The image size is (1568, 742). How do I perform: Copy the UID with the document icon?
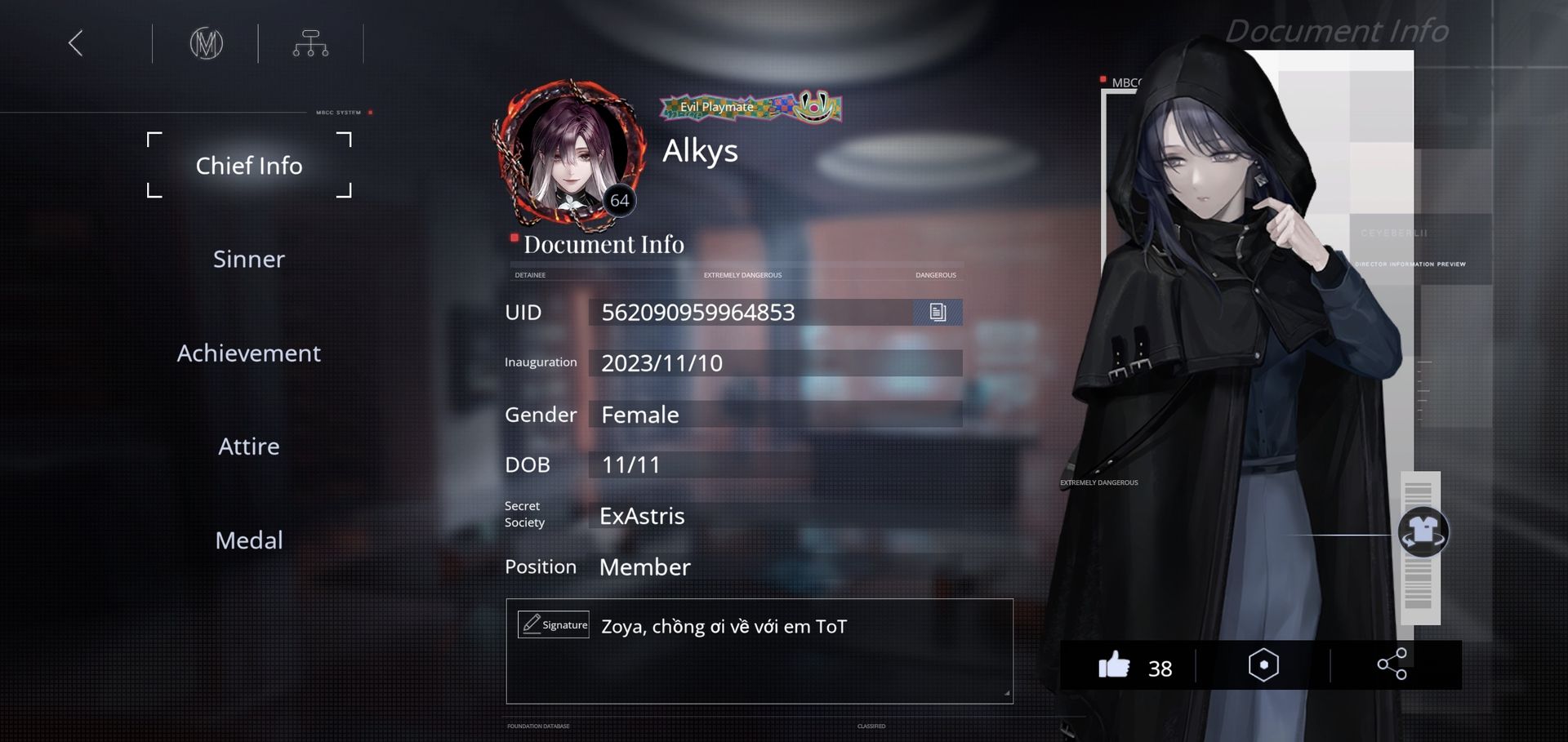(x=938, y=312)
